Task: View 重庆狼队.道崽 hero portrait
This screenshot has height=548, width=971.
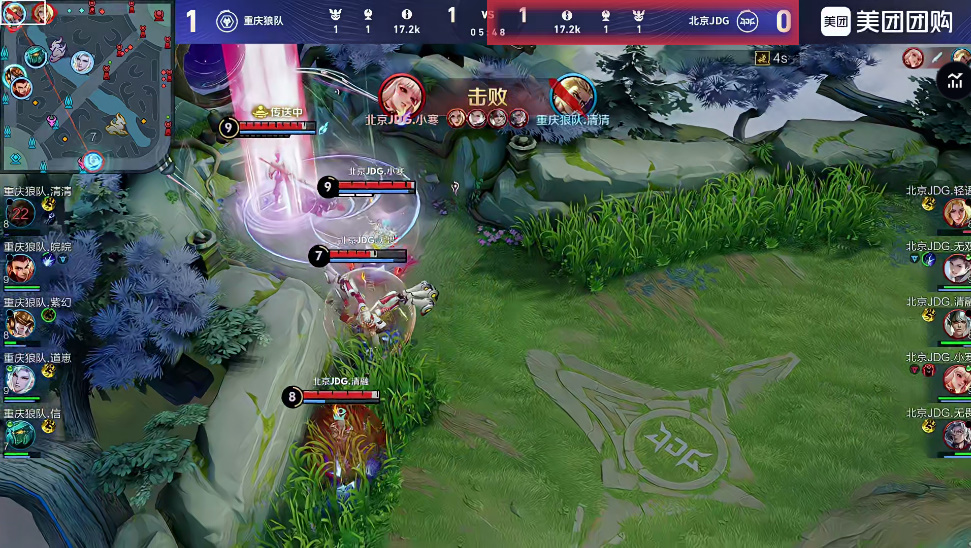Action: click(x=19, y=378)
